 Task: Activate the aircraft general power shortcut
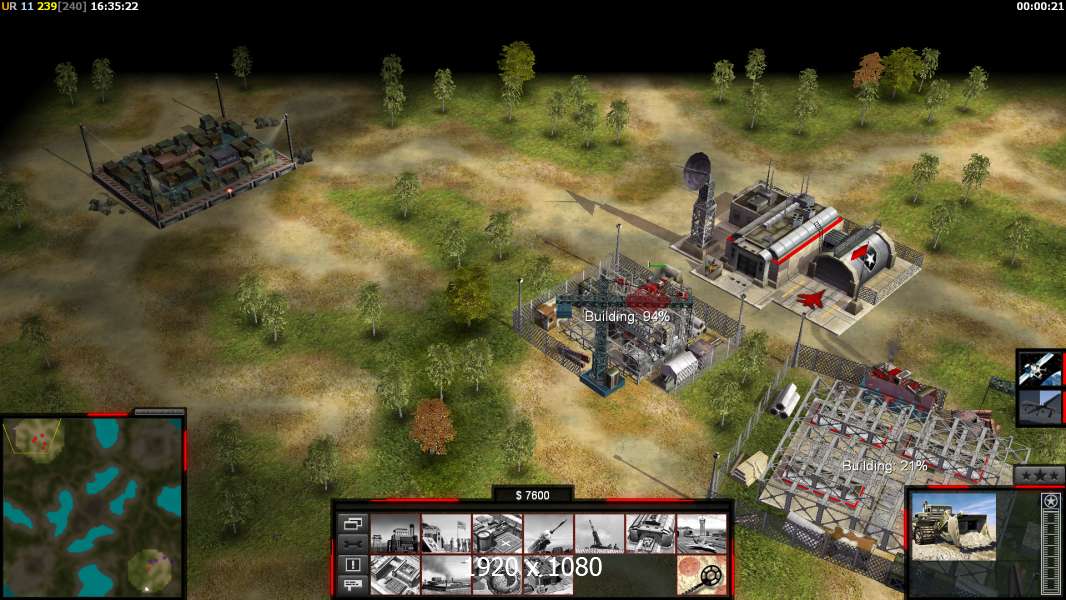(1040, 407)
